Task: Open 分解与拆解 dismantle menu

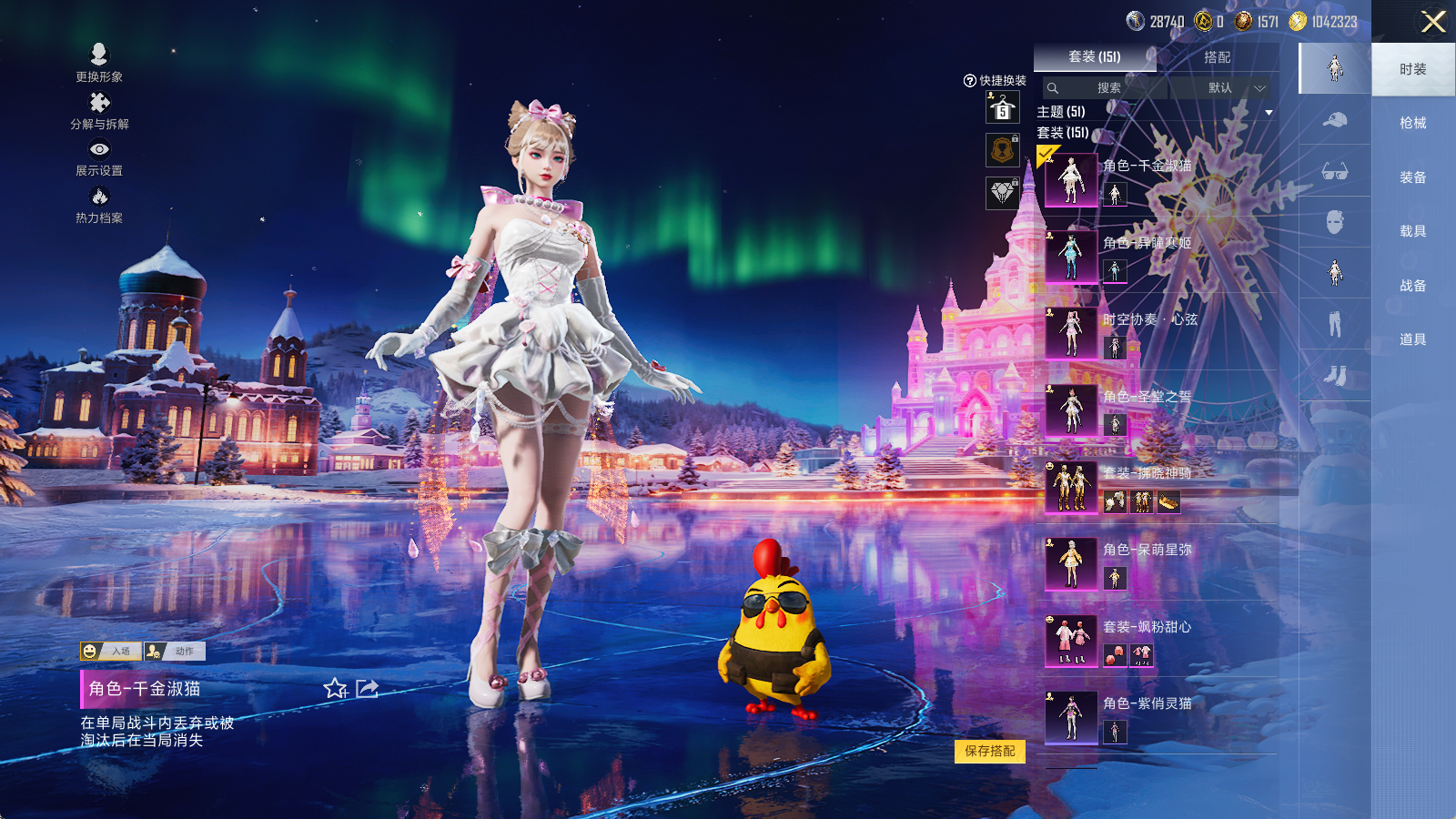Action: tap(99, 110)
